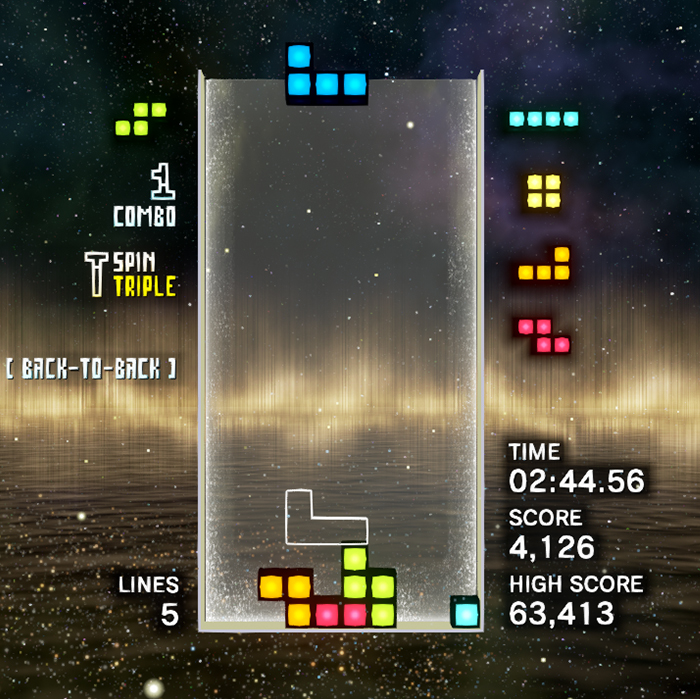The width and height of the screenshot is (700, 699).
Task: Select the green S piece in hold
Action: pyautogui.click(x=141, y=119)
